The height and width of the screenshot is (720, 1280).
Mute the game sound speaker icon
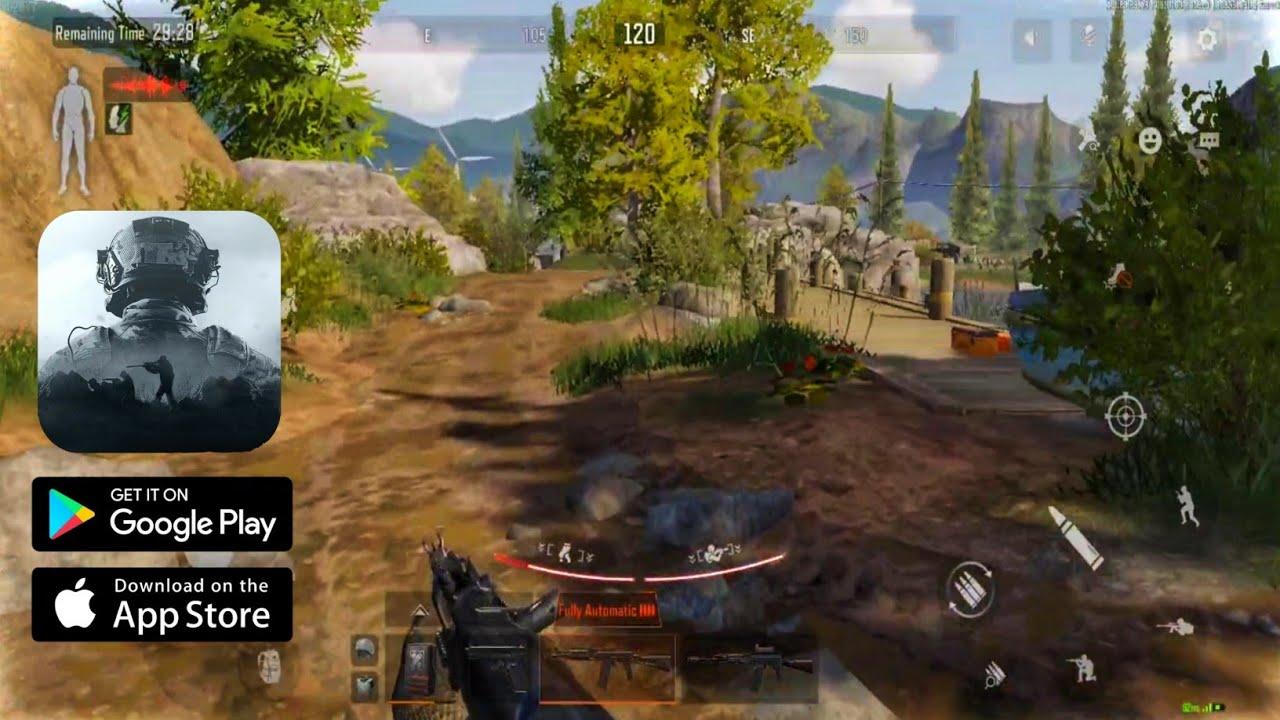tap(1030, 35)
